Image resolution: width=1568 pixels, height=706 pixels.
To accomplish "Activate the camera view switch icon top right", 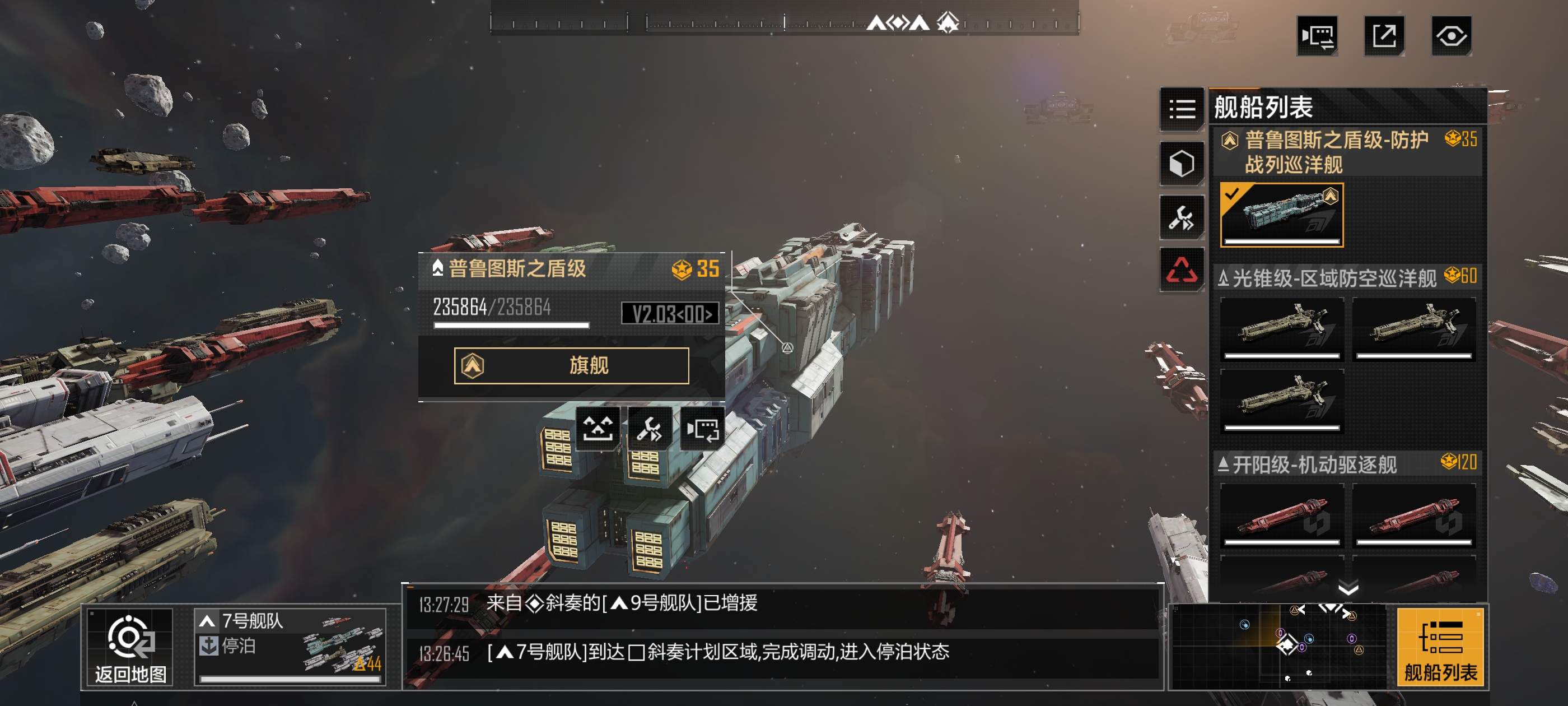I will [x=1317, y=36].
